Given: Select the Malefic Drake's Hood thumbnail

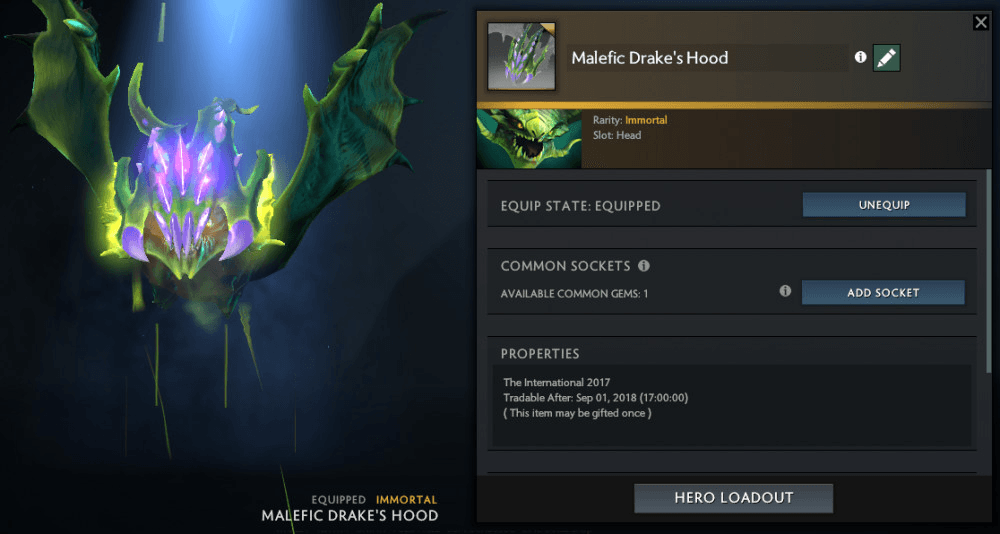Looking at the screenshot, I should (520, 56).
